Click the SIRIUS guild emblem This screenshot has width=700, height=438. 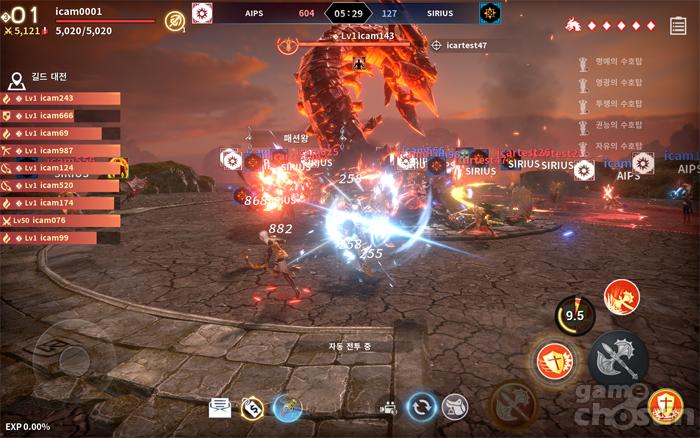[x=489, y=13]
